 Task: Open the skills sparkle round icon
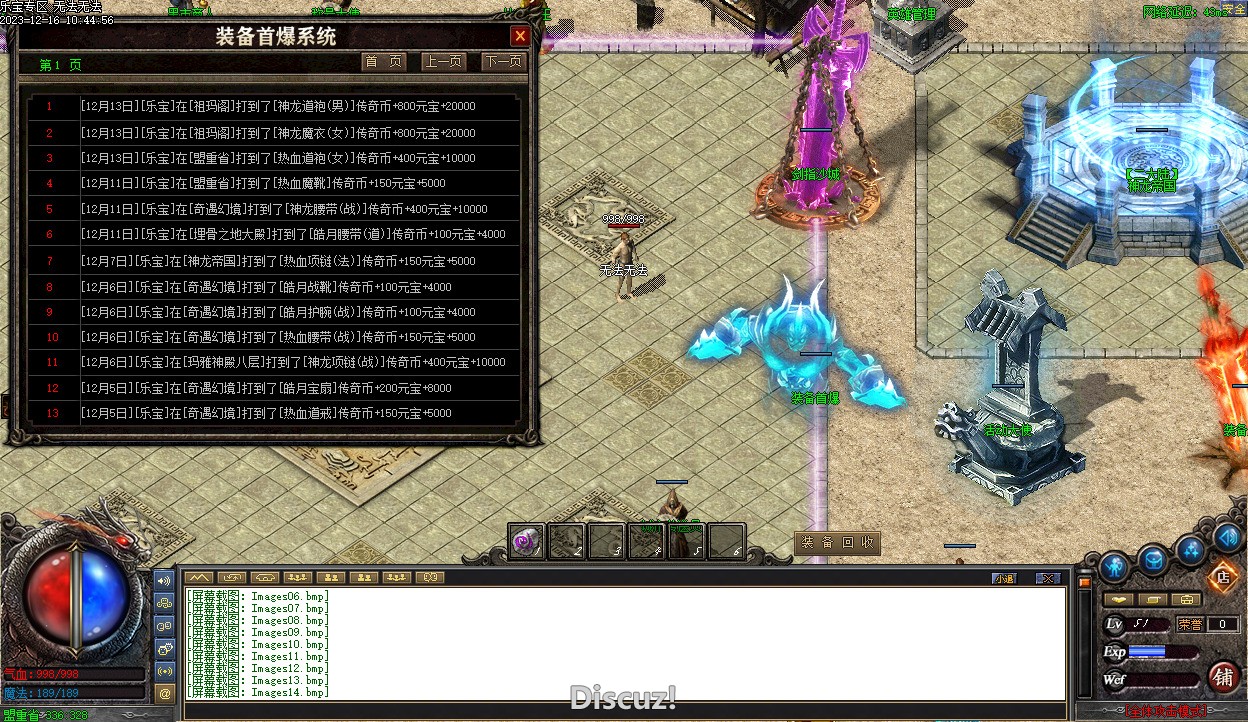1191,549
